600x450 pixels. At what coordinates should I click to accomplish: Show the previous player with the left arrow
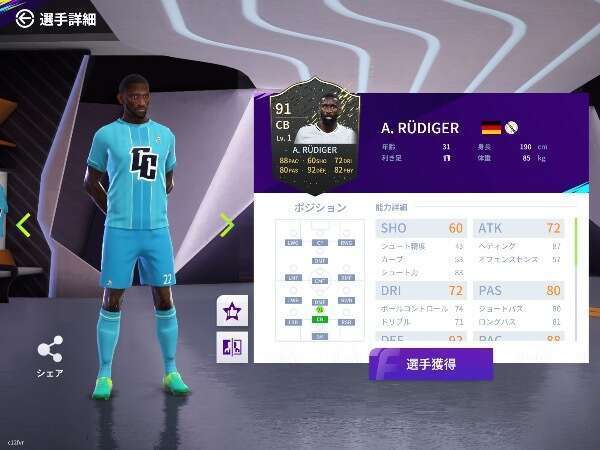[x=24, y=226]
